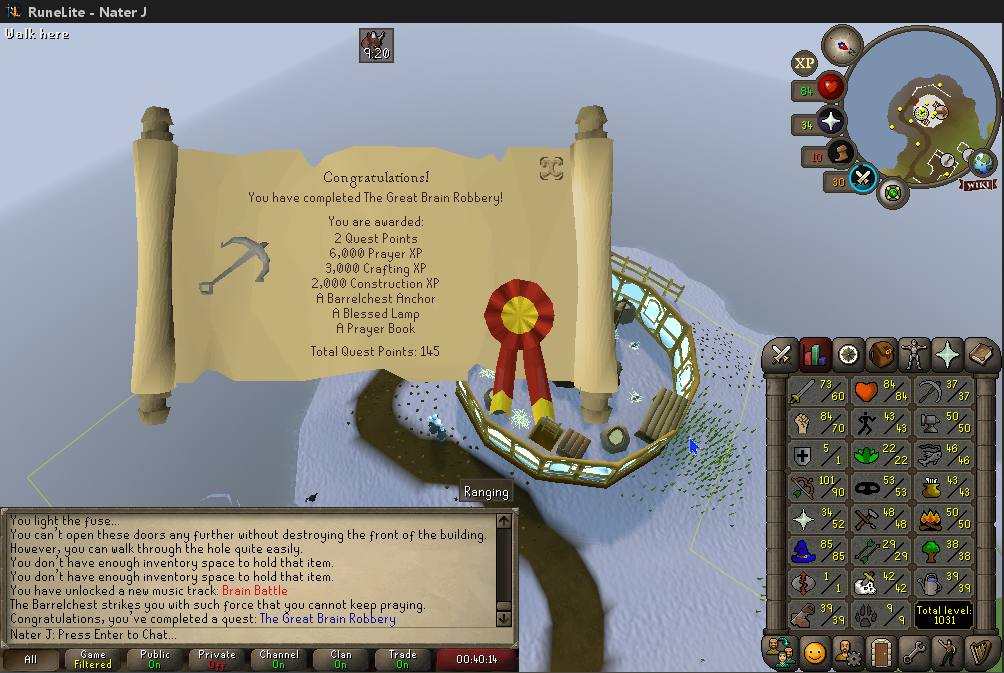Screen dimensions: 1004x673
Task: Open the world map globe
Action: 984,161
